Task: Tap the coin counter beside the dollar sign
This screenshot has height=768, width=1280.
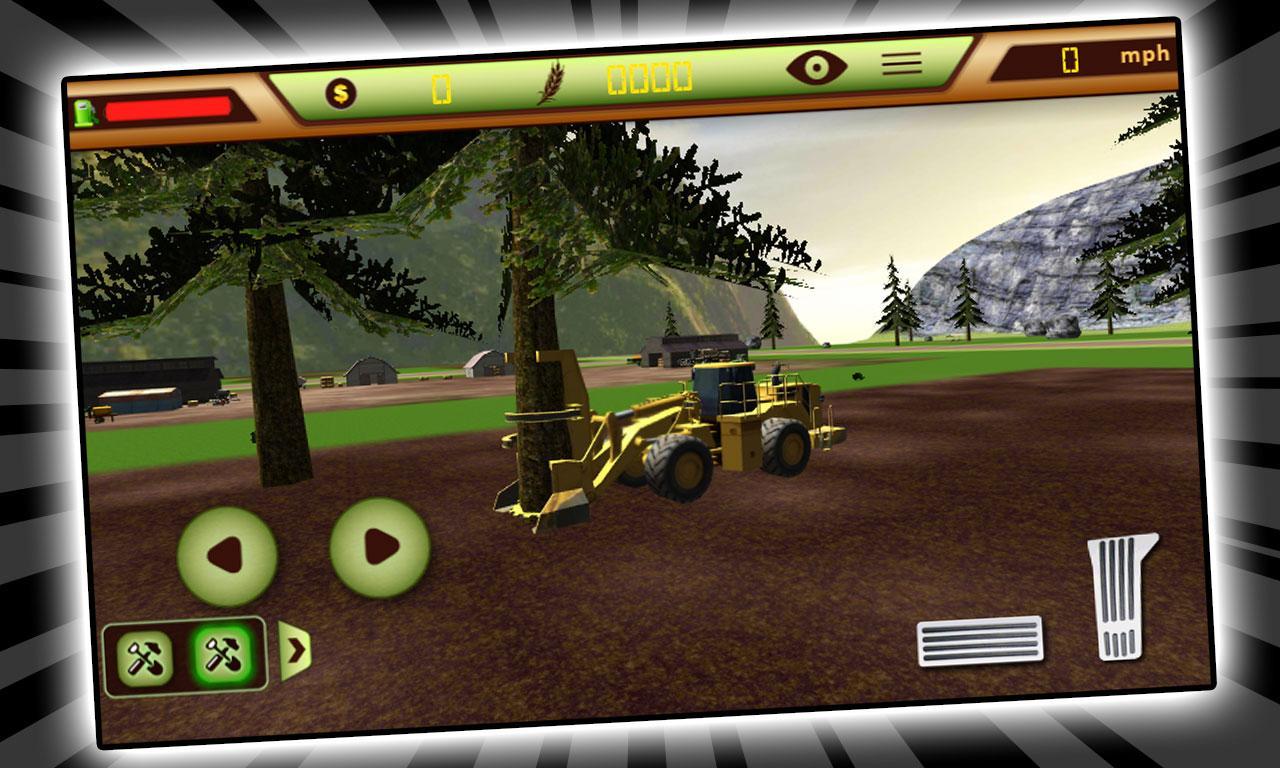Action: (440, 90)
